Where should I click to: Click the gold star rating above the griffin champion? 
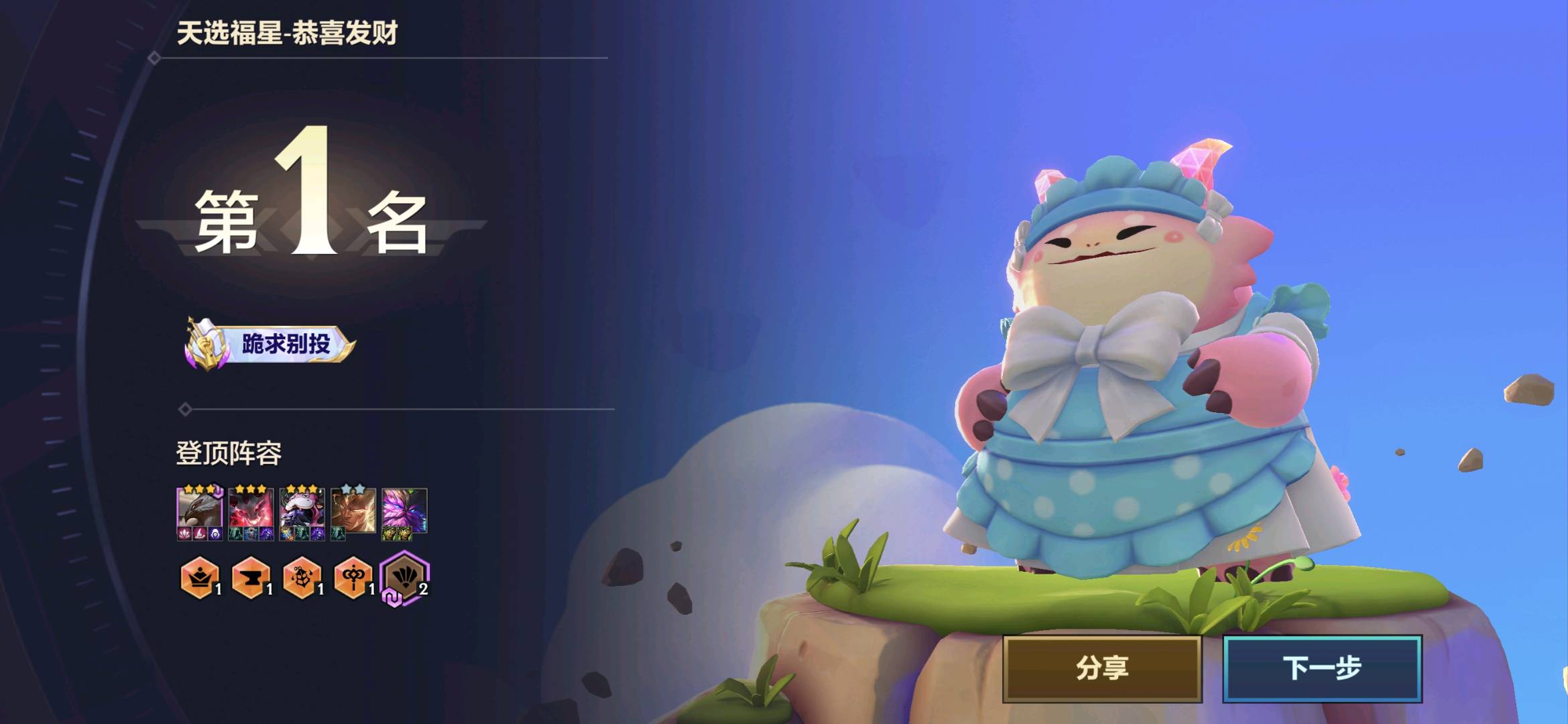point(199,489)
